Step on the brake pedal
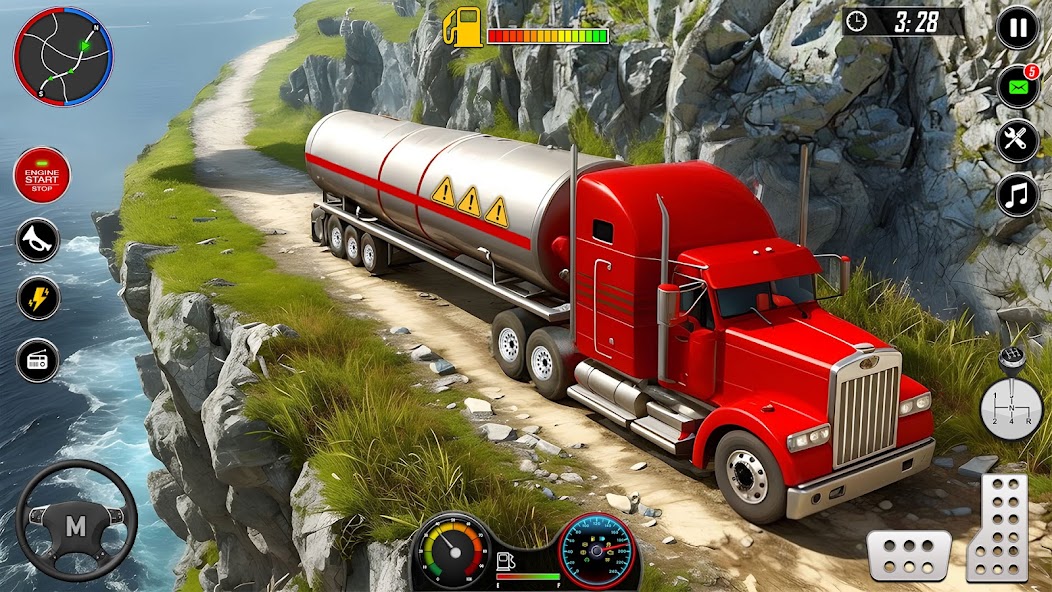This screenshot has height=592, width=1052. (x=908, y=555)
